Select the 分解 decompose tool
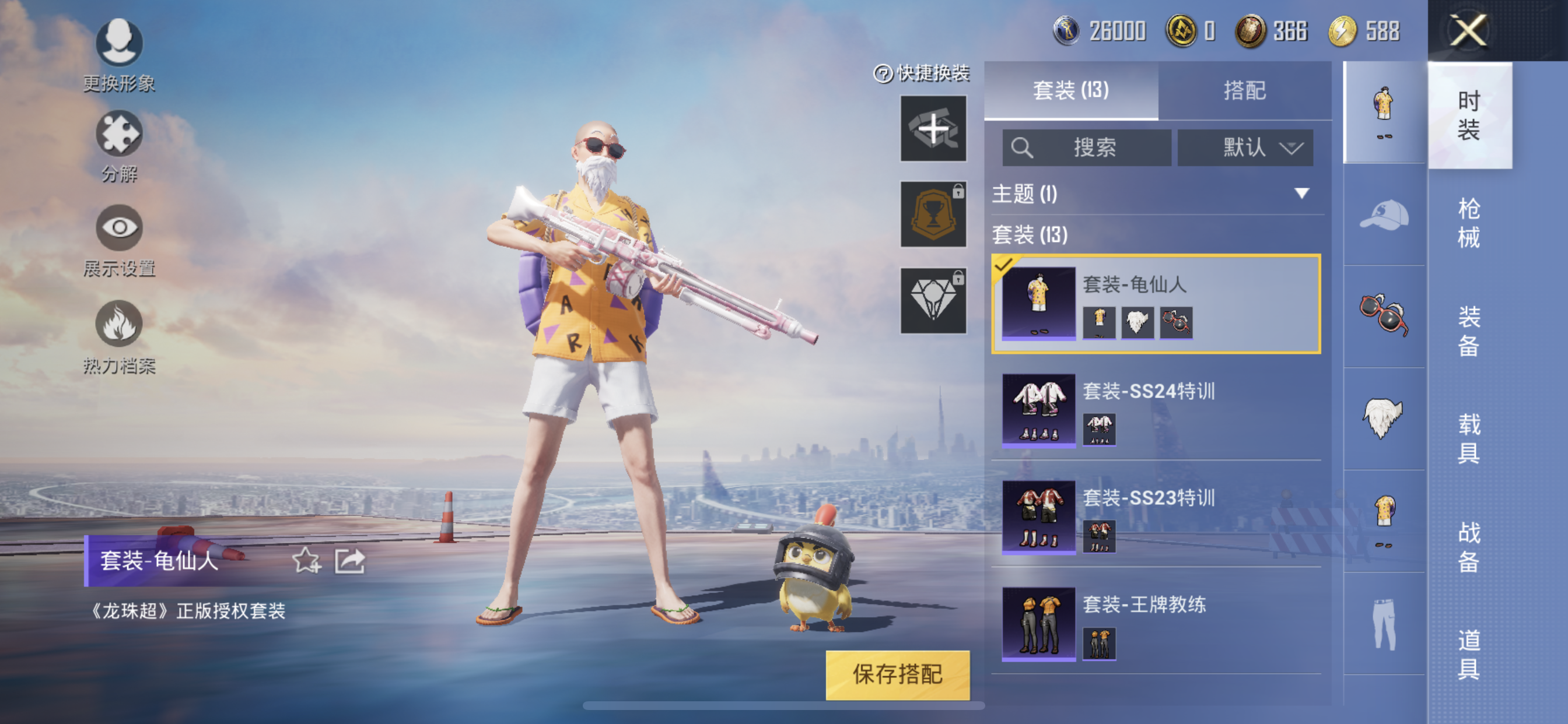 coord(120,135)
